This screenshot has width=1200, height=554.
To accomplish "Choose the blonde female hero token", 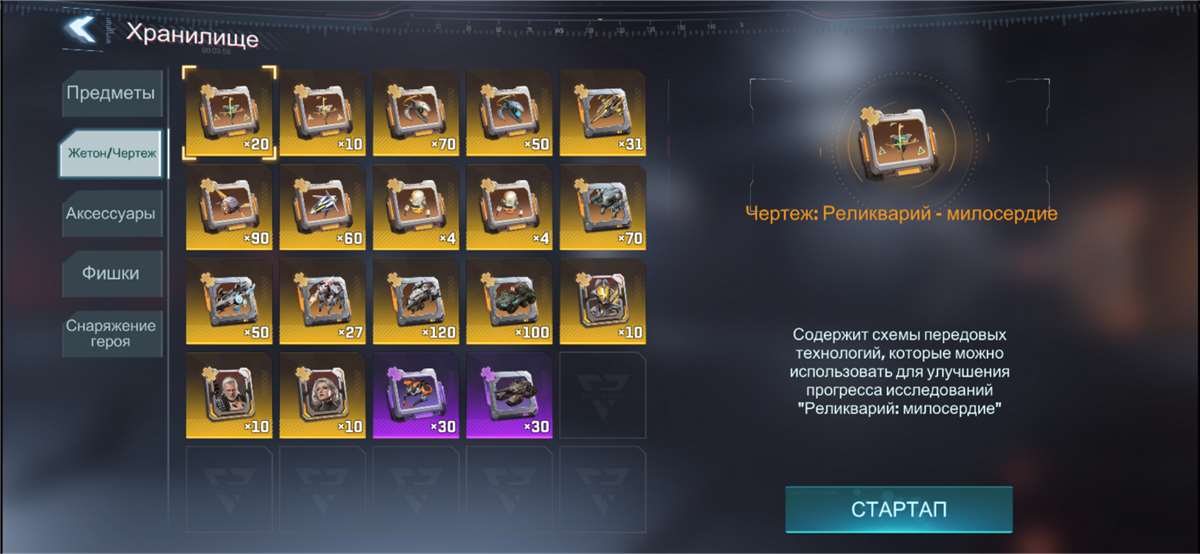I will 322,394.
